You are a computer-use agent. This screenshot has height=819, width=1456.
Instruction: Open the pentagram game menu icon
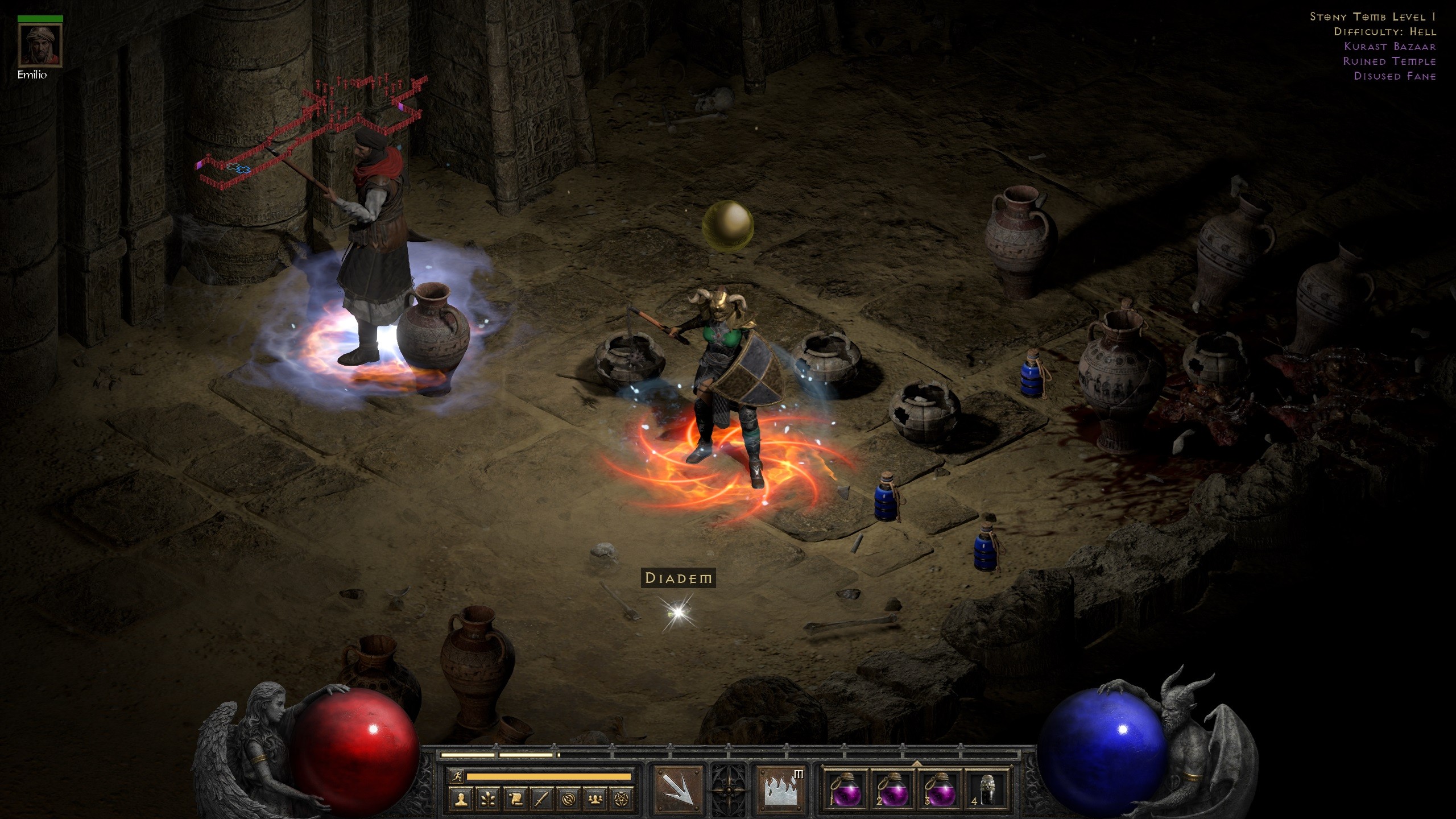tap(622, 800)
